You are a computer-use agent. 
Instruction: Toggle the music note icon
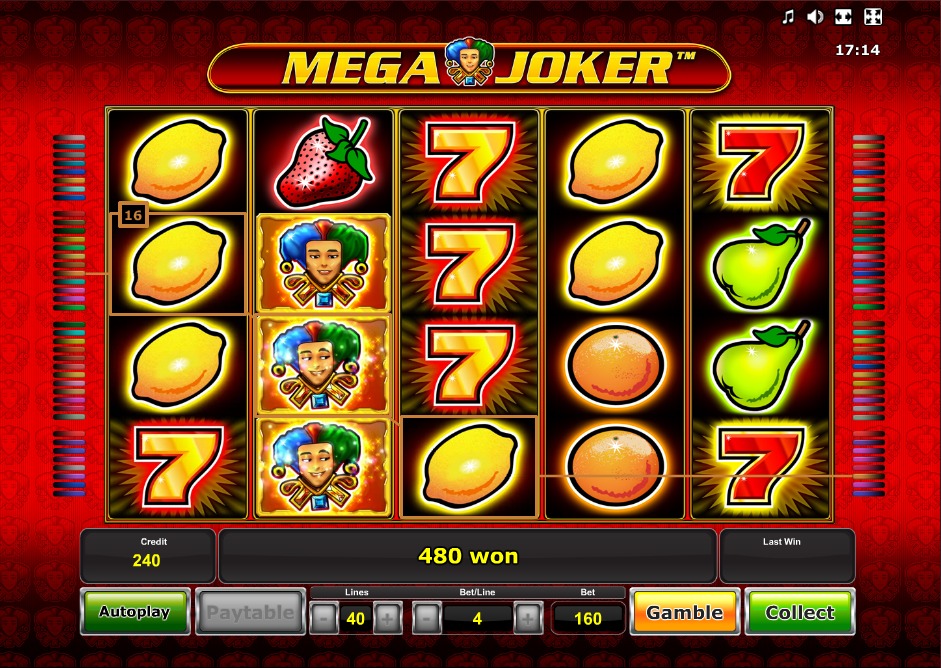pos(788,16)
